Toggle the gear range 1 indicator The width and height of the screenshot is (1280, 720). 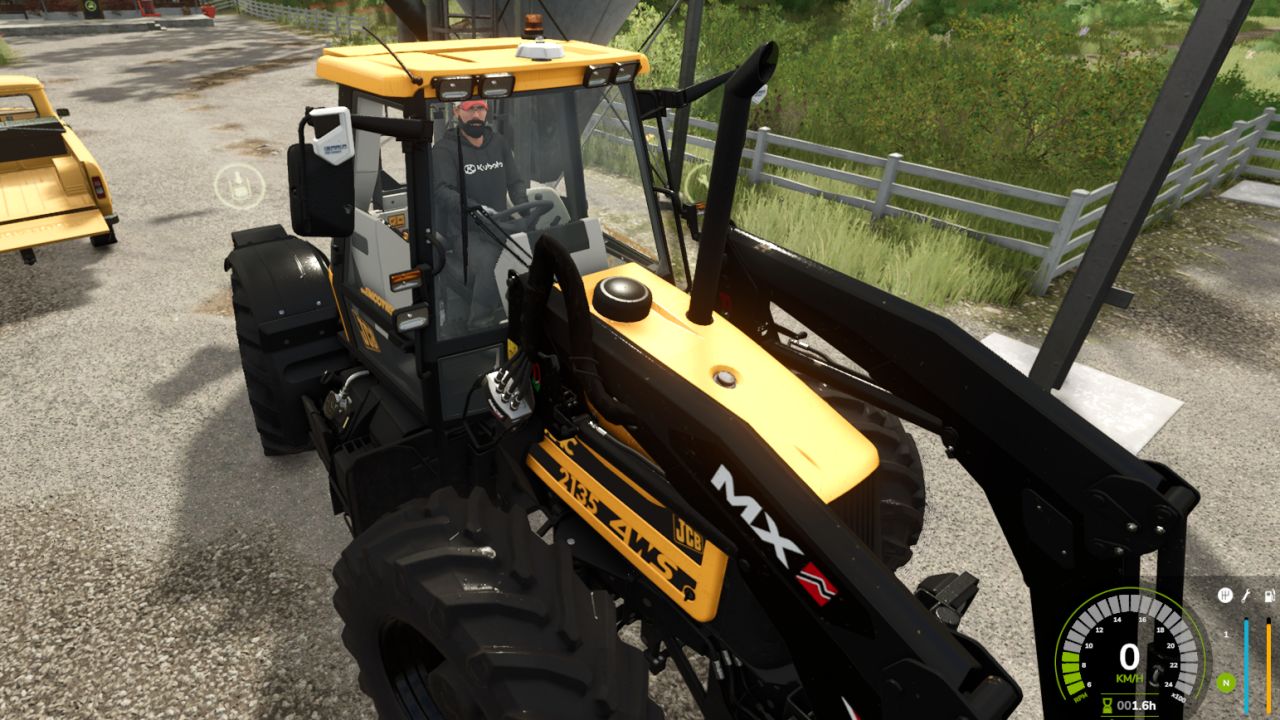(x=1226, y=634)
